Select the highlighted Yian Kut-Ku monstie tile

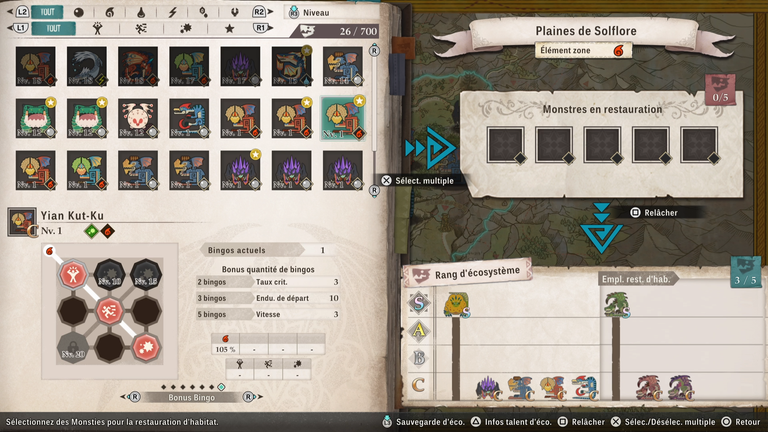(342, 118)
